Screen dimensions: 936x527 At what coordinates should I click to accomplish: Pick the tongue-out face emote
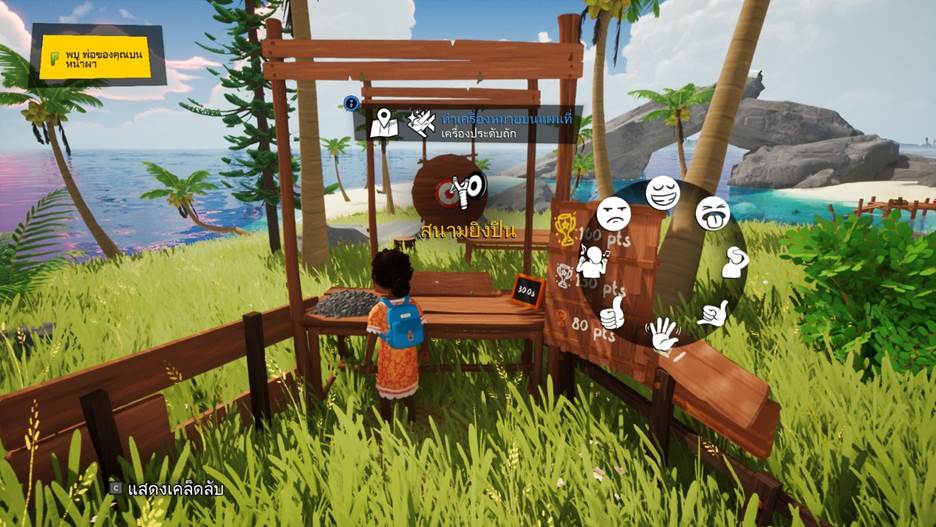coord(711,212)
